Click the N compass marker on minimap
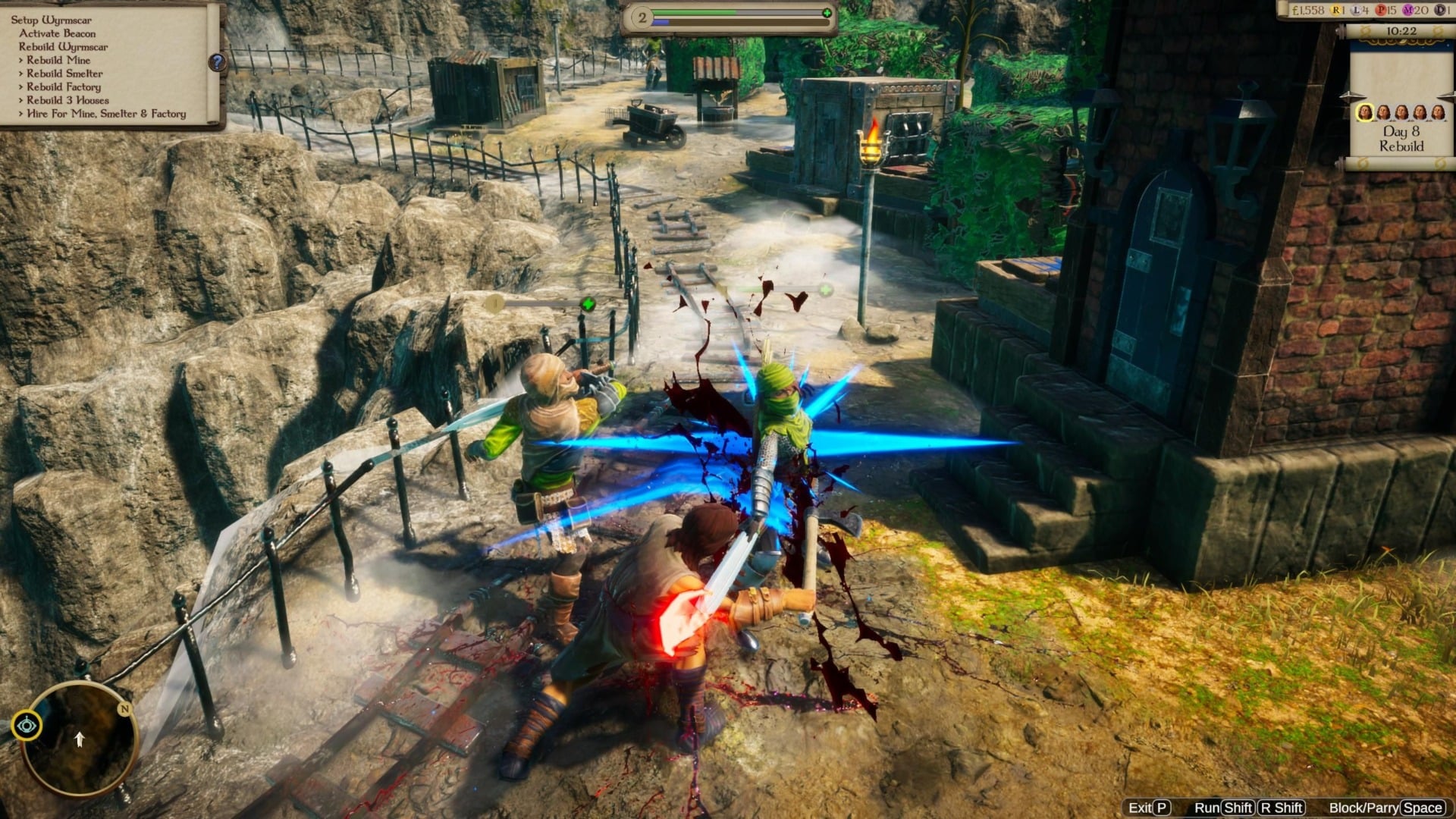Screen dimensions: 1456x819 [124, 709]
